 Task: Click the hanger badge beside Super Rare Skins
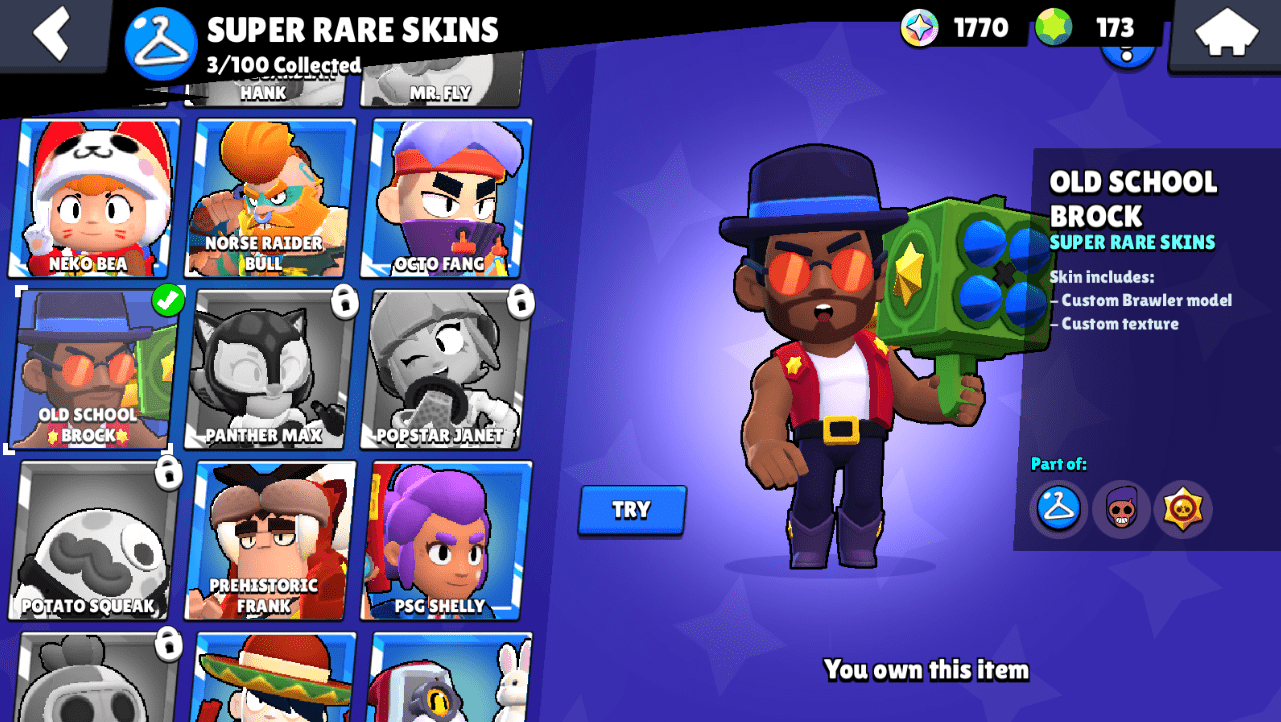pyautogui.click(x=160, y=40)
